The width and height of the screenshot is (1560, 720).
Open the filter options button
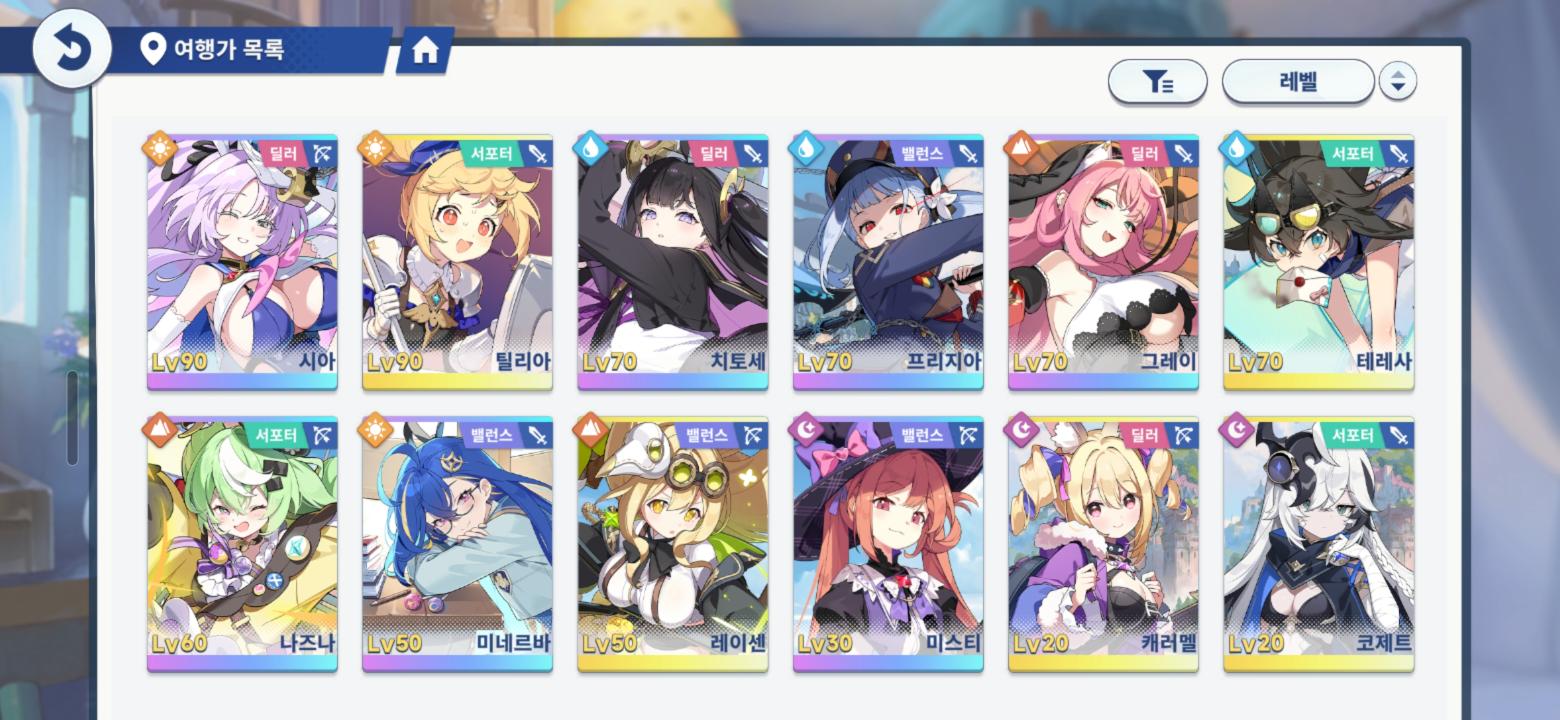pos(1157,82)
